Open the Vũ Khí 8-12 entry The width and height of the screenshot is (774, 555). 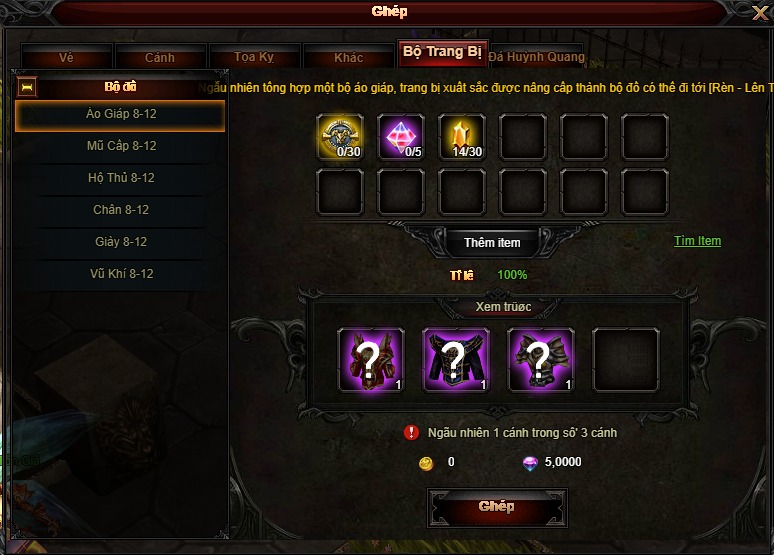click(121, 274)
